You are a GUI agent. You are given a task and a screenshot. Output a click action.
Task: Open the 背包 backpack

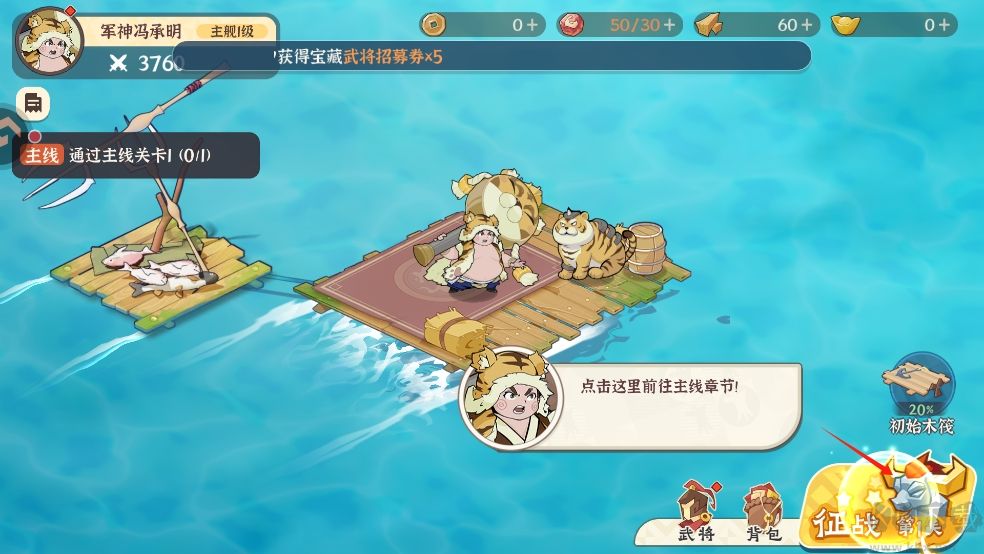click(x=763, y=512)
